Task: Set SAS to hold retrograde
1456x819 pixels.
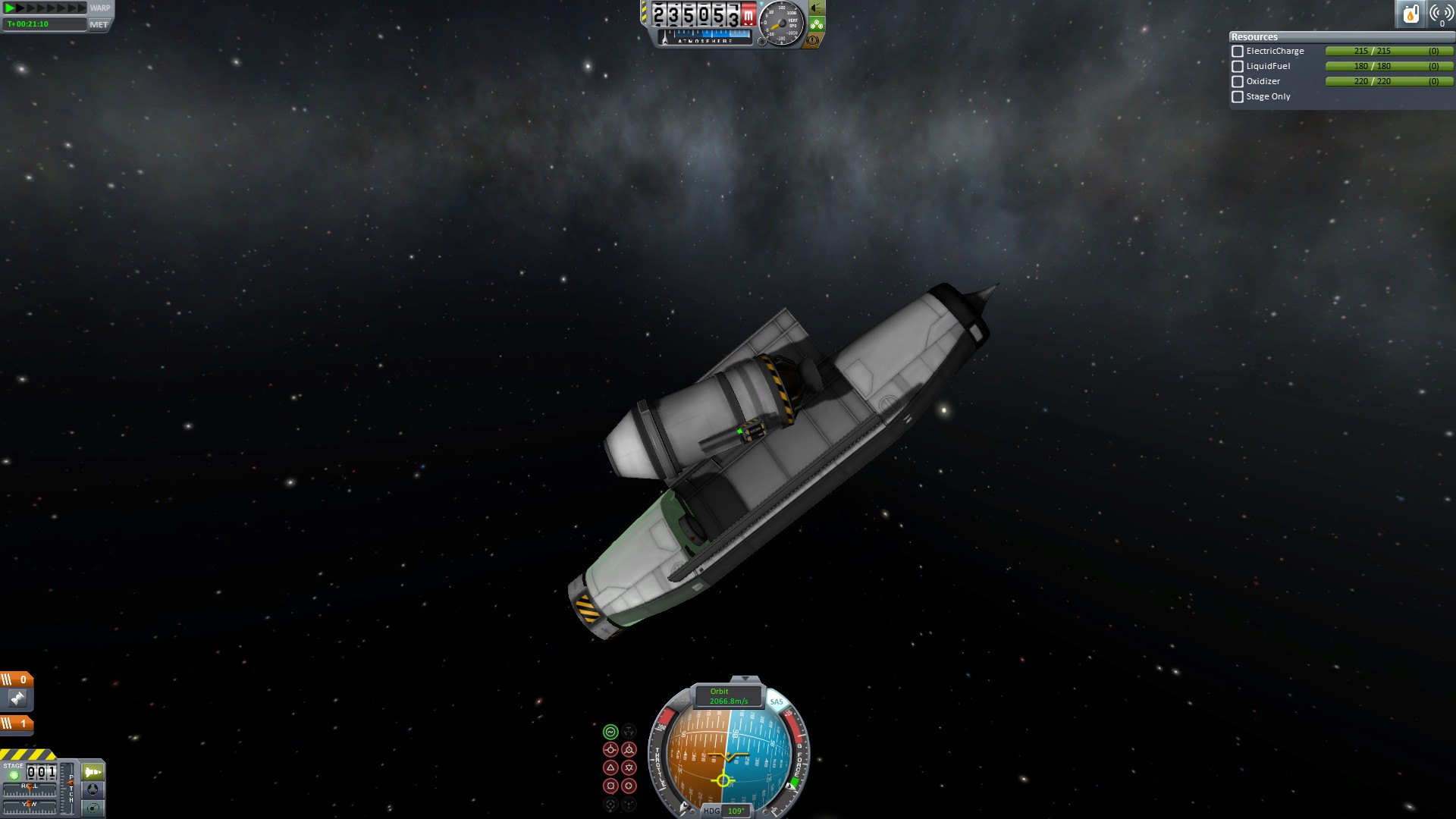Action: (x=629, y=750)
